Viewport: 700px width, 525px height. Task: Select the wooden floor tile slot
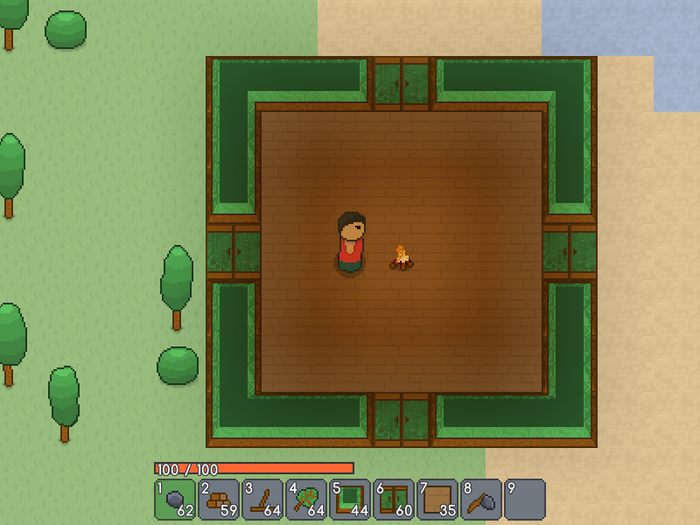coord(438,498)
